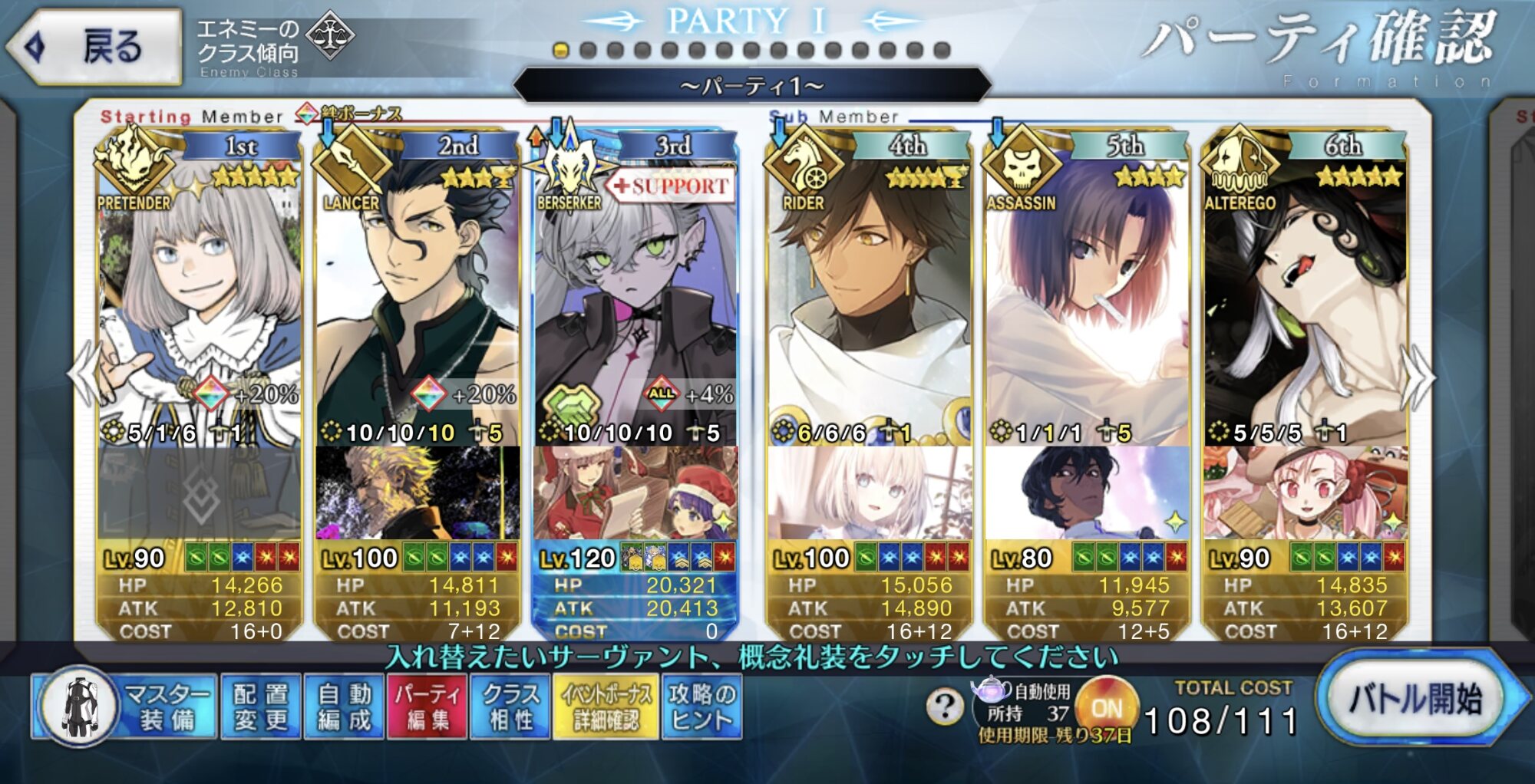Switch to next party with right arrow
The height and width of the screenshot is (784, 1535).
point(1420,376)
